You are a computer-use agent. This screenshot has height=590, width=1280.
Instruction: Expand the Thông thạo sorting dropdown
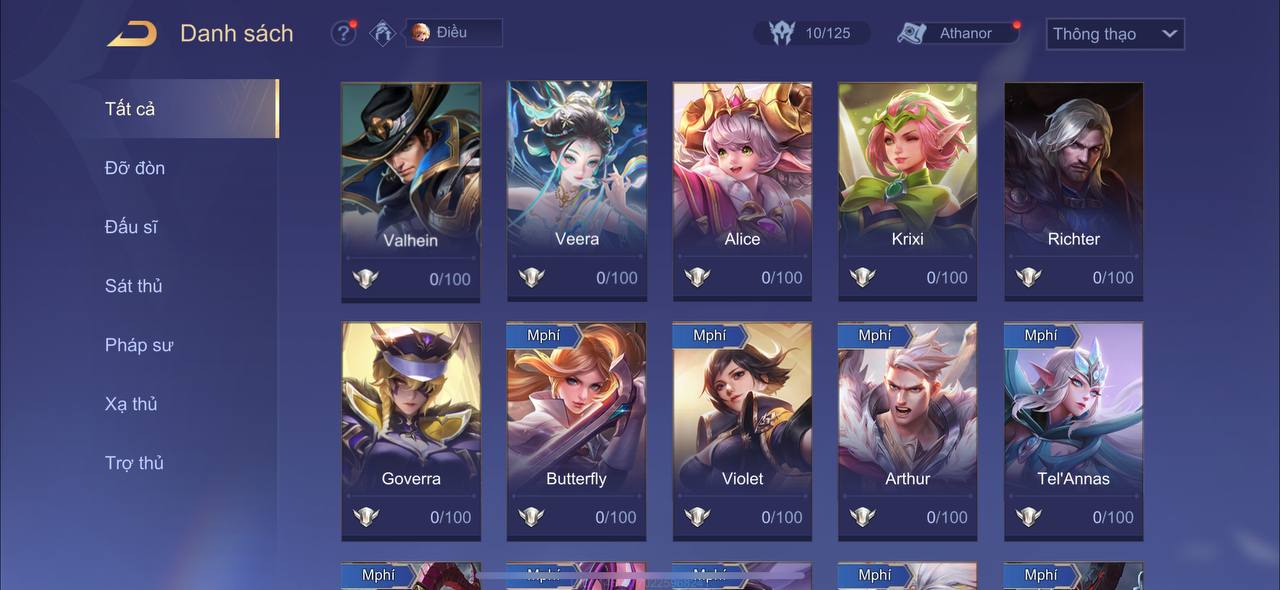pos(1115,34)
